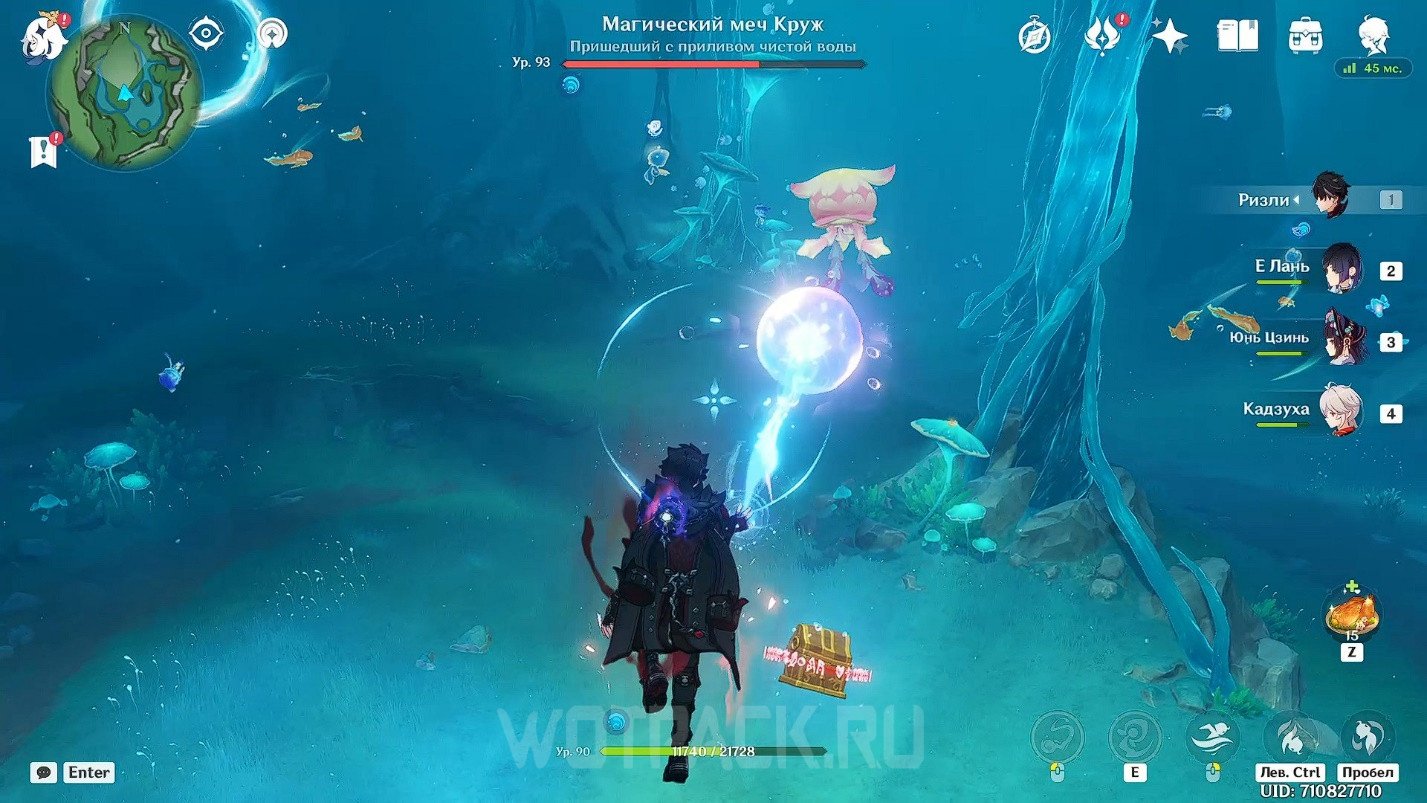Open the Adventurer Handbook book icon

[1237, 36]
